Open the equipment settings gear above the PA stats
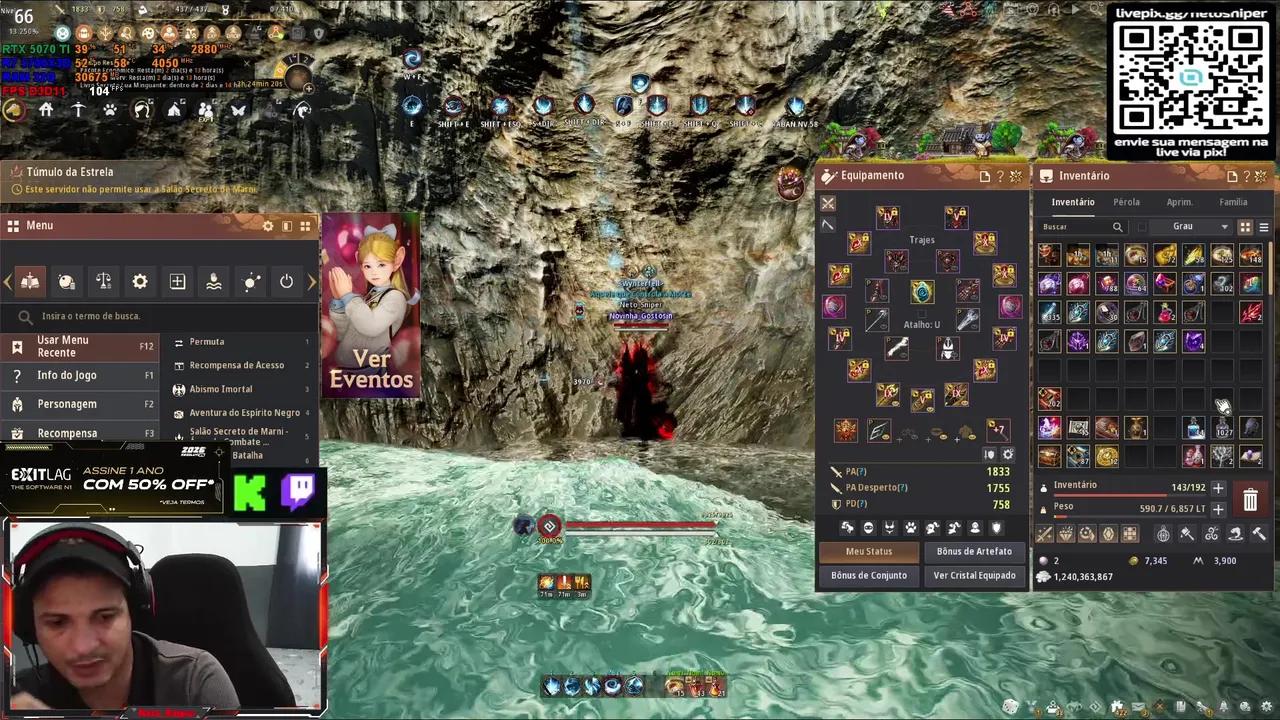 click(x=1008, y=454)
